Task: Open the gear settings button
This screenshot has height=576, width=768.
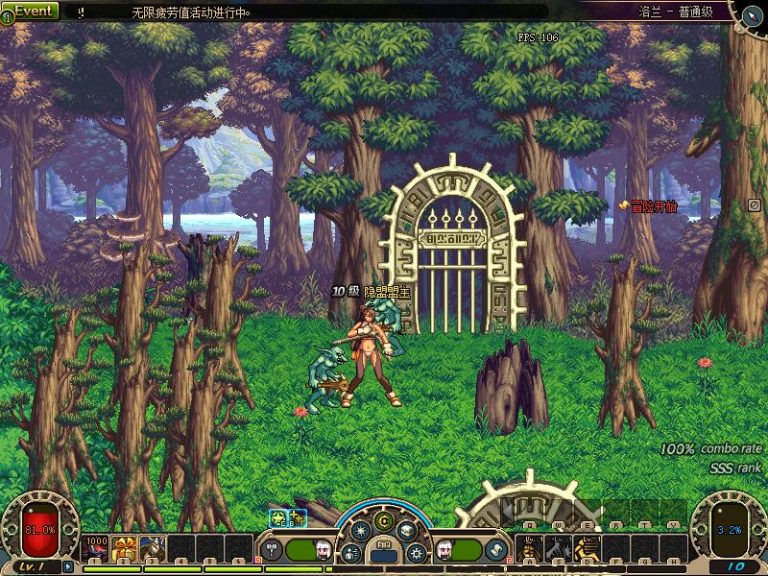Action: coord(417,552)
